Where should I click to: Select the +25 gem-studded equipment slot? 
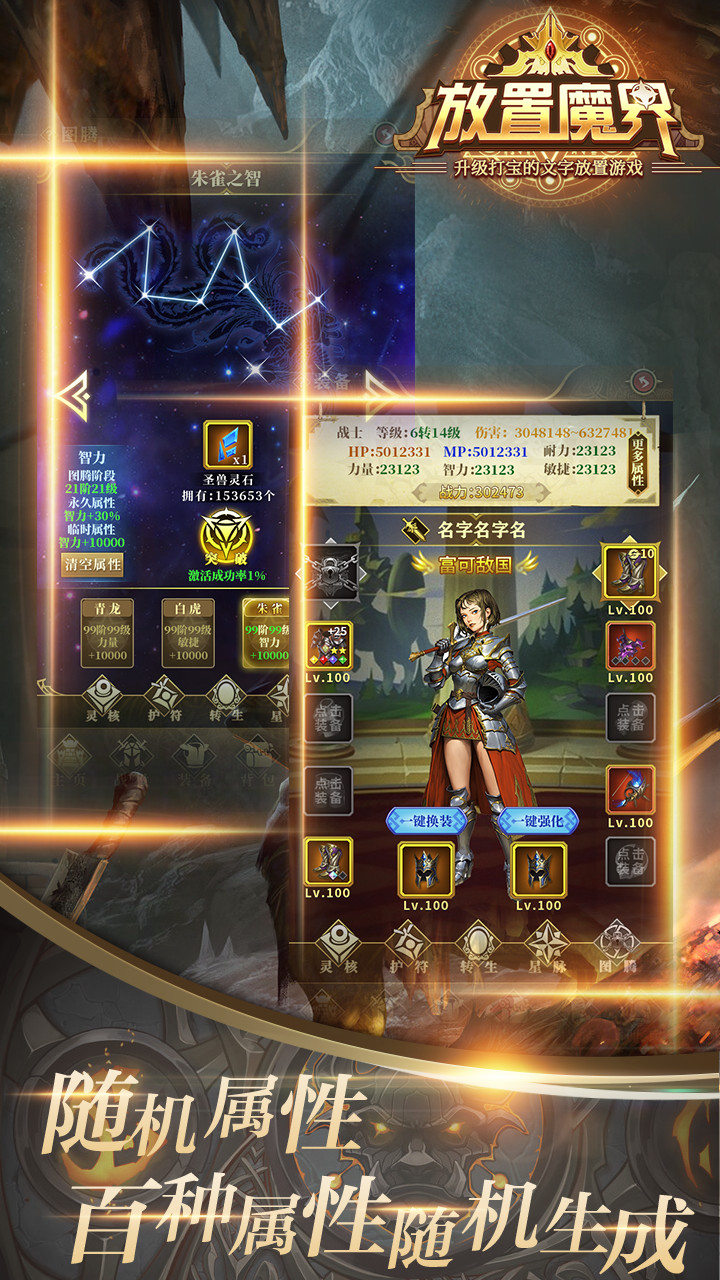329,646
